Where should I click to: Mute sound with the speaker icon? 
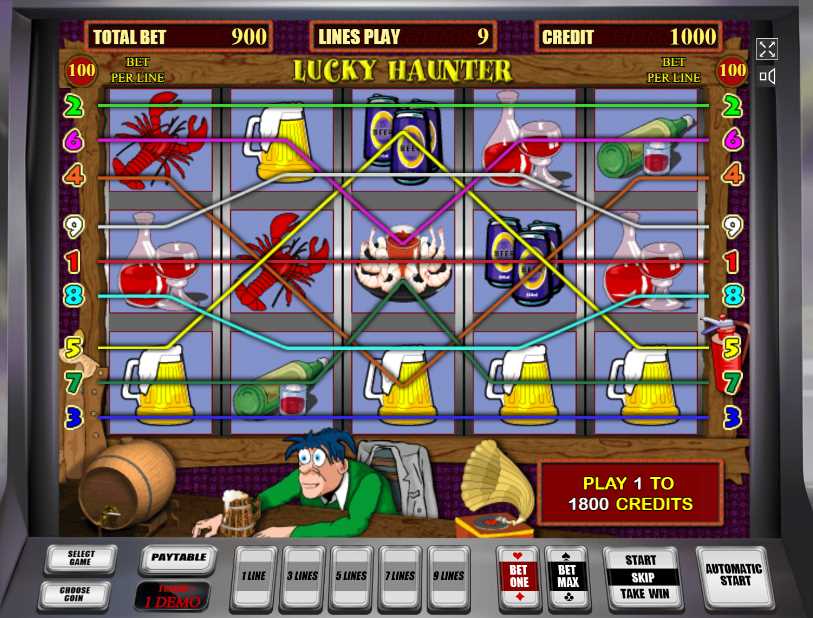(x=767, y=77)
